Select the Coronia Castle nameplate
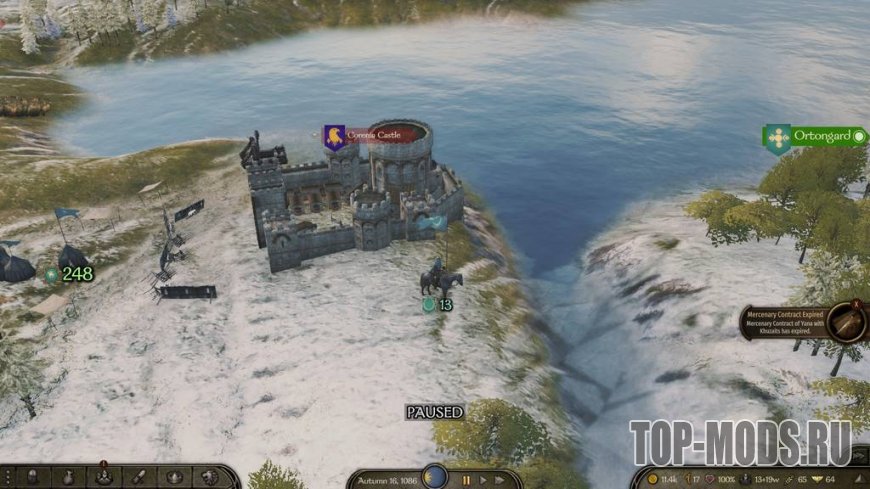This screenshot has width=870, height=489. click(x=375, y=135)
